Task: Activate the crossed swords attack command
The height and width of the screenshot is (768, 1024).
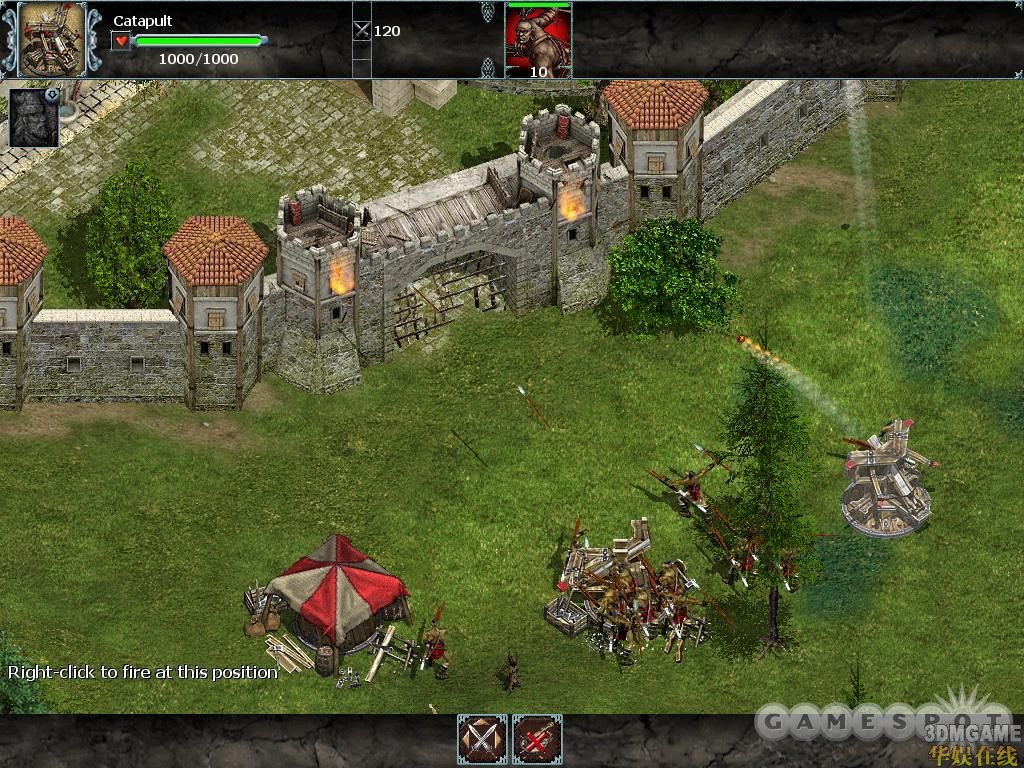Action: click(x=482, y=740)
